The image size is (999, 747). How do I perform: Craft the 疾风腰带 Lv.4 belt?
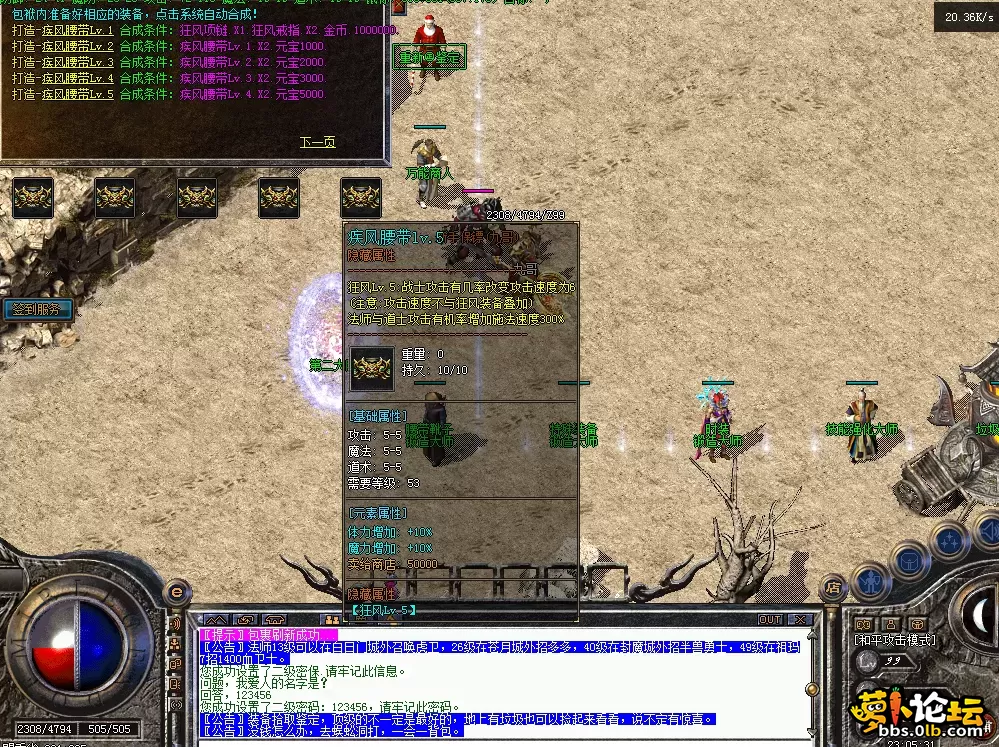coord(63,78)
